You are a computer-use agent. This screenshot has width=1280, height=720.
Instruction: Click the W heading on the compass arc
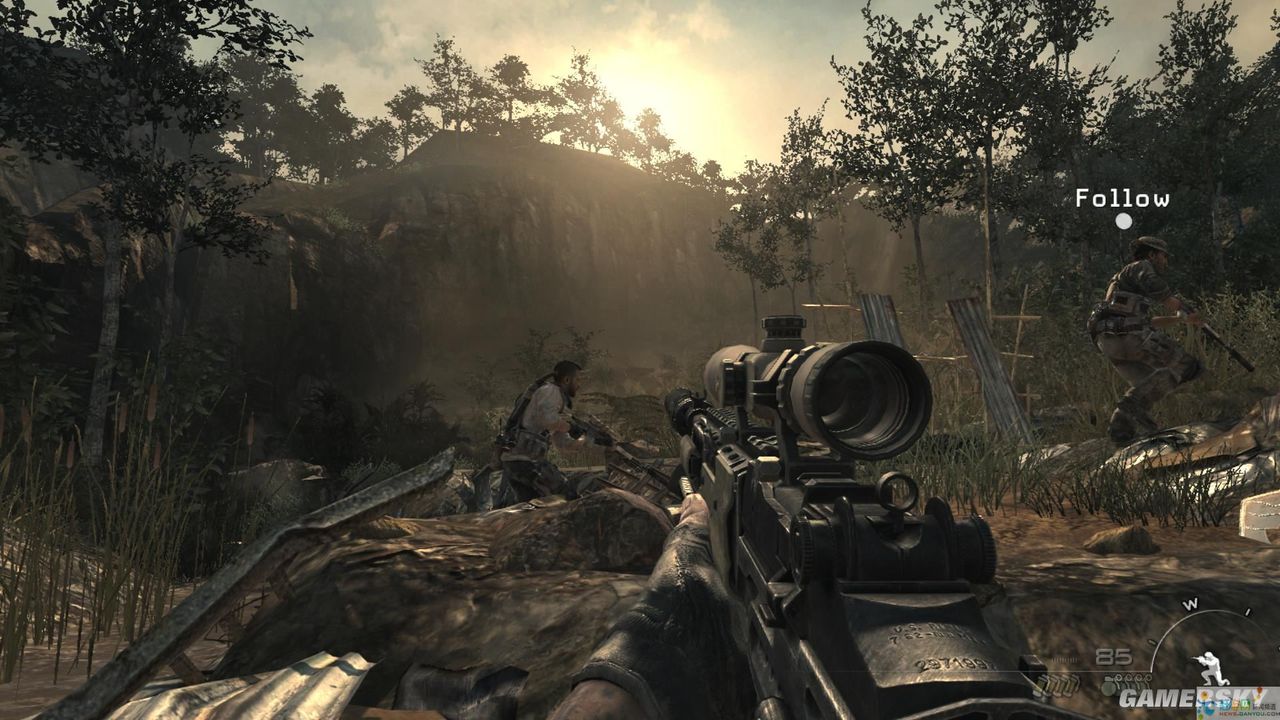tap(1190, 604)
